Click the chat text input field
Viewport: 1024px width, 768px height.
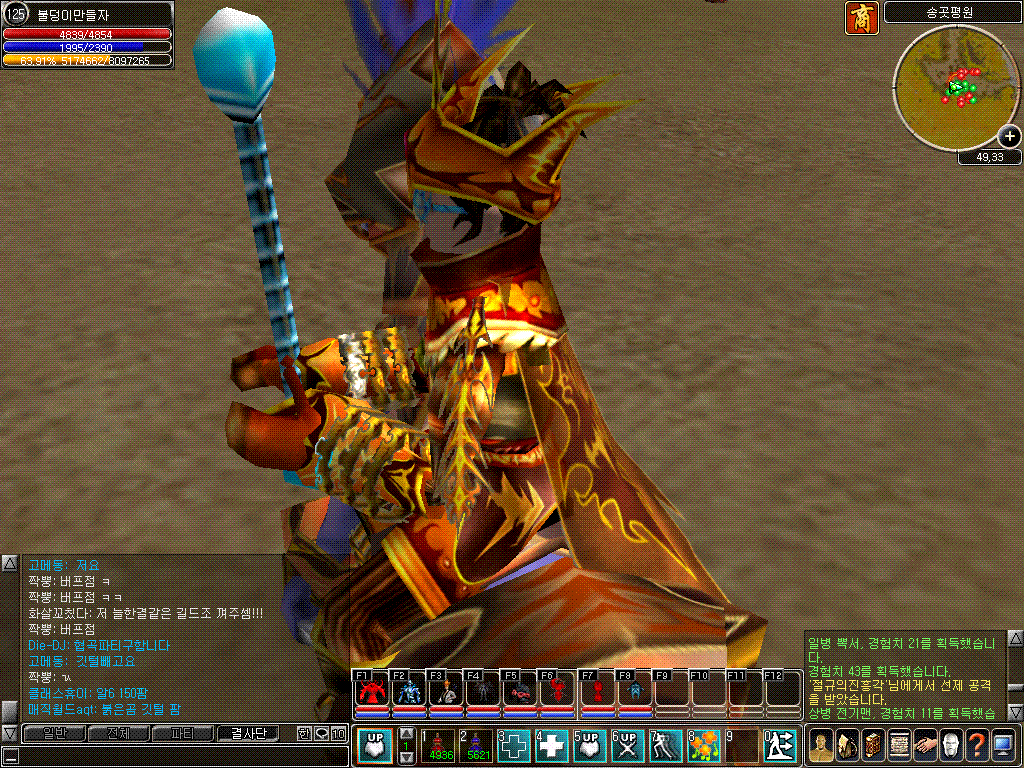click(170, 755)
